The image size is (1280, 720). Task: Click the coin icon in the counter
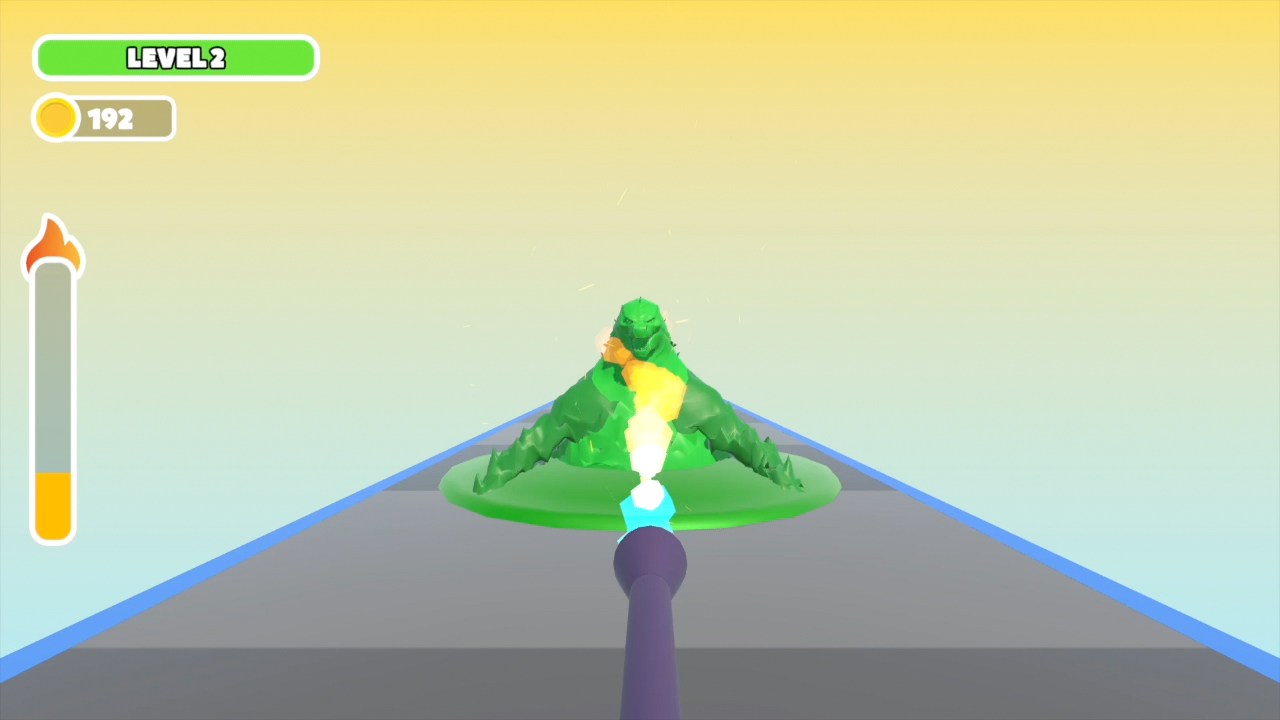point(55,118)
